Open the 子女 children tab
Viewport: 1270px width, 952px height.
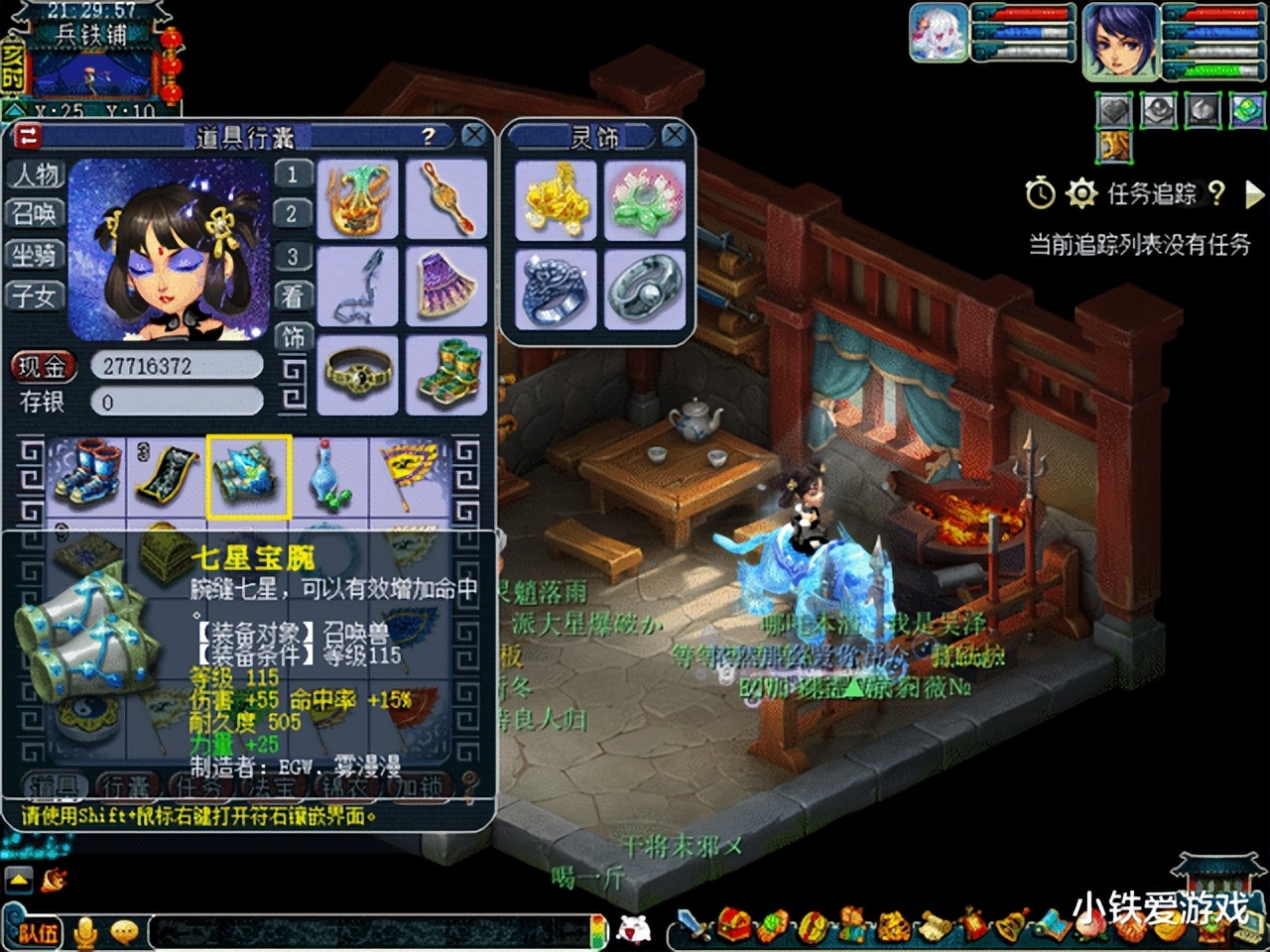35,296
